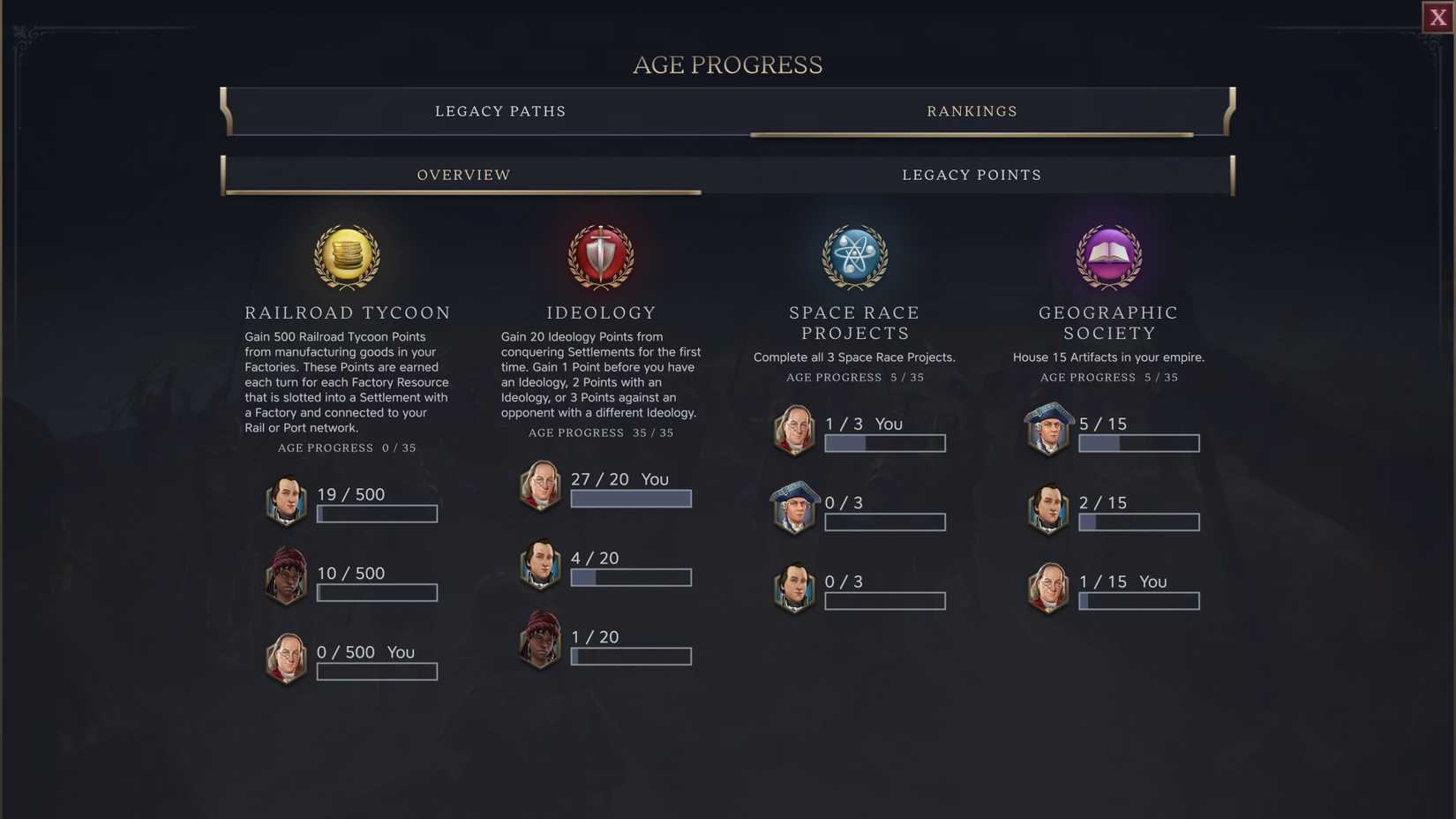Open the Legacy Points view
Viewport: 1456px width, 819px height.
pos(971,174)
